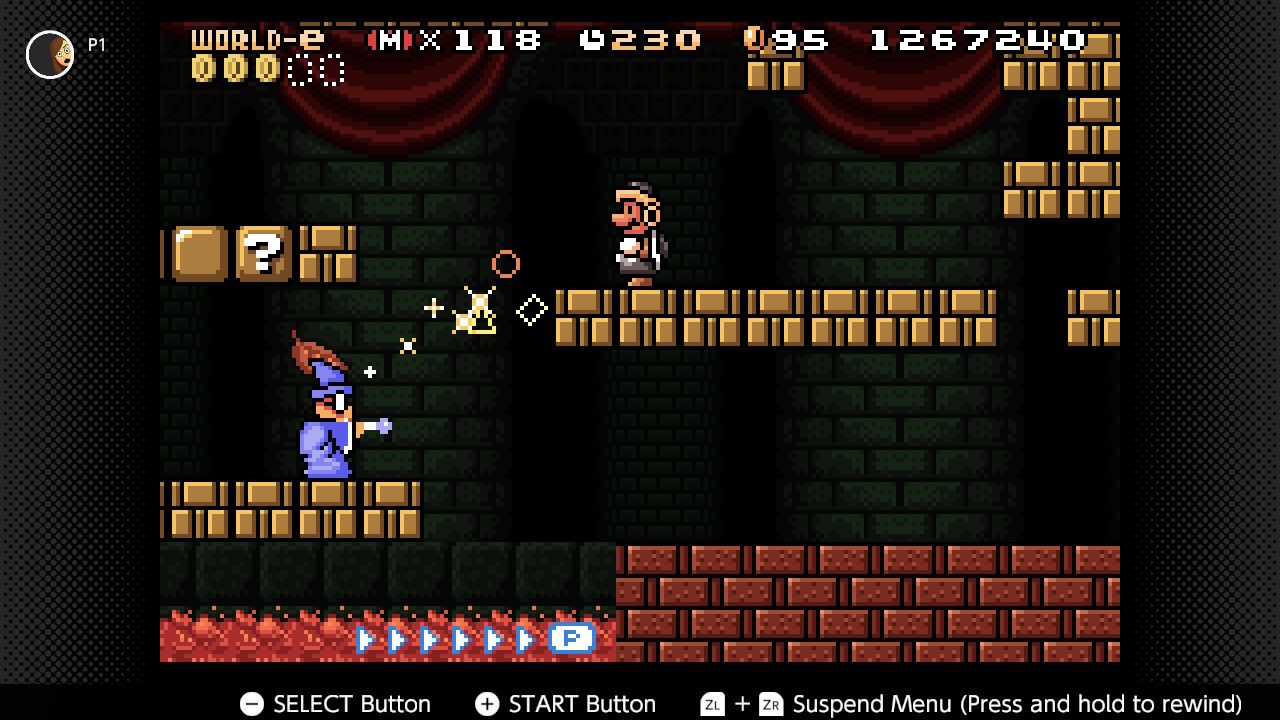Click the ZL button icon in the bottom bar
This screenshot has width=1280, height=720.
[712, 704]
